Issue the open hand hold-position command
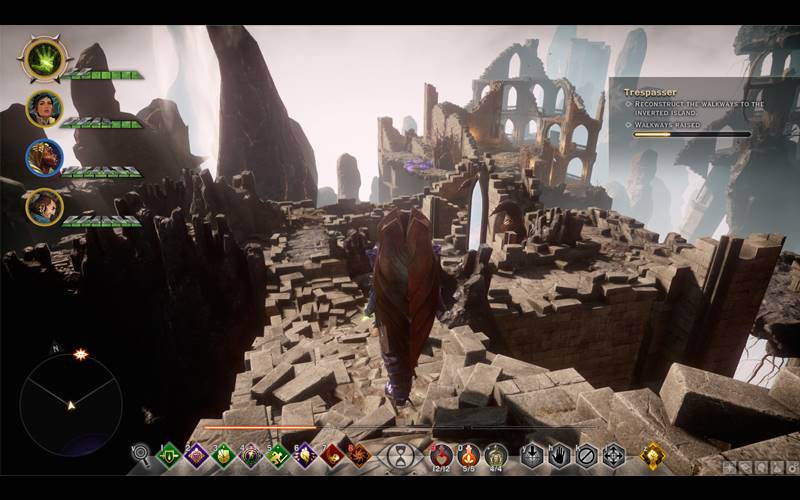The image size is (800, 500). coord(560,456)
